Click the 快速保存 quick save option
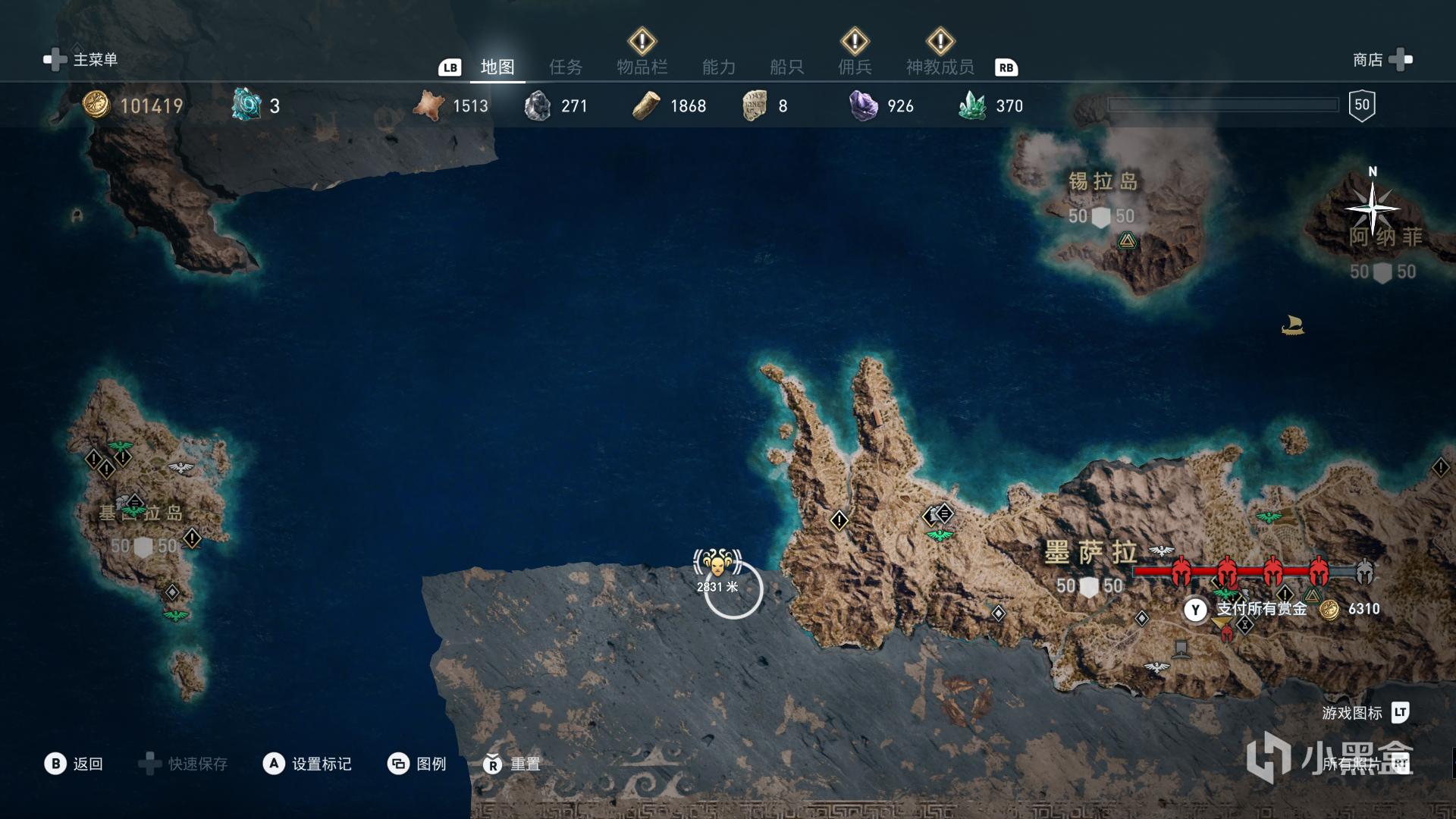Viewport: 1456px width, 819px height. [184, 764]
